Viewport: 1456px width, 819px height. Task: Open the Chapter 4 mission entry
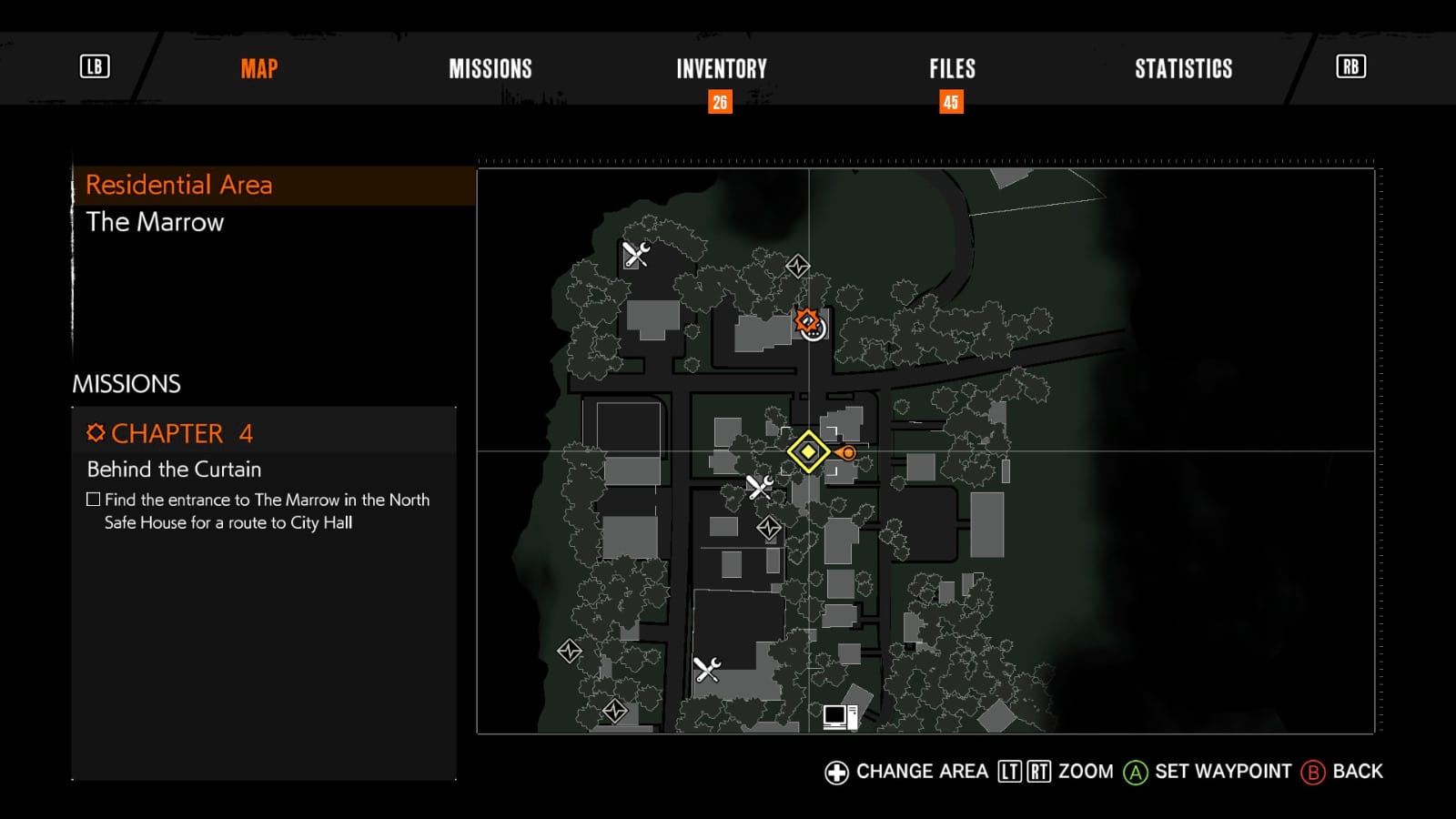click(x=169, y=433)
